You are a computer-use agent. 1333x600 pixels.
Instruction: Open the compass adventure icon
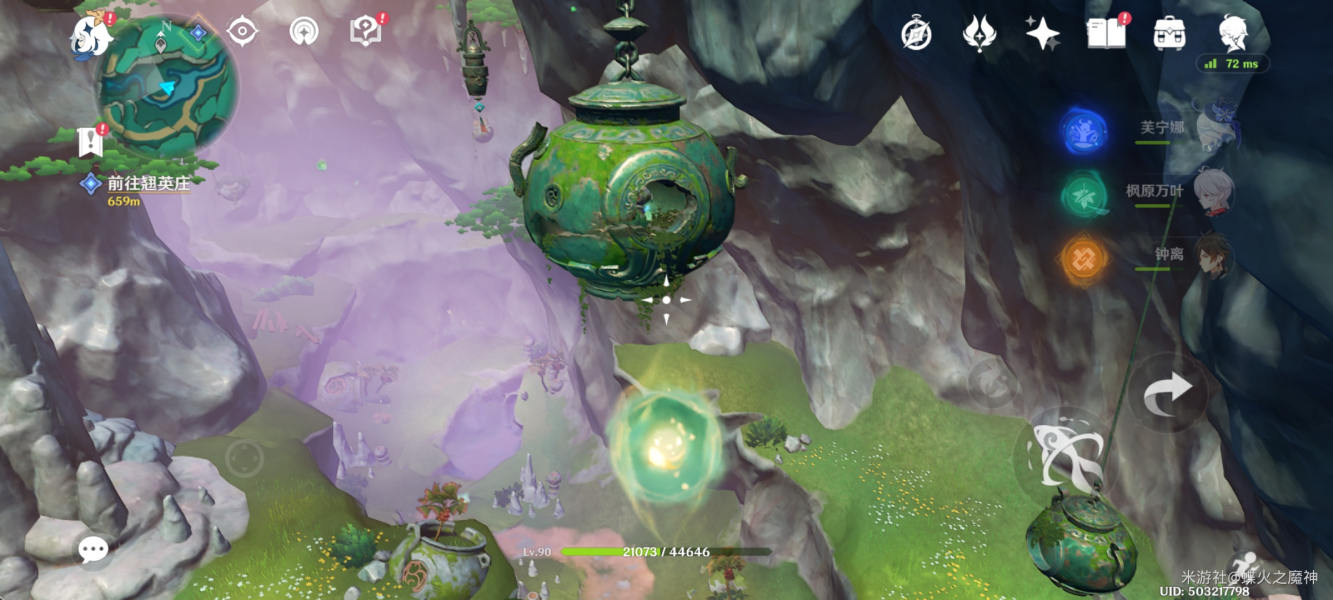click(916, 34)
